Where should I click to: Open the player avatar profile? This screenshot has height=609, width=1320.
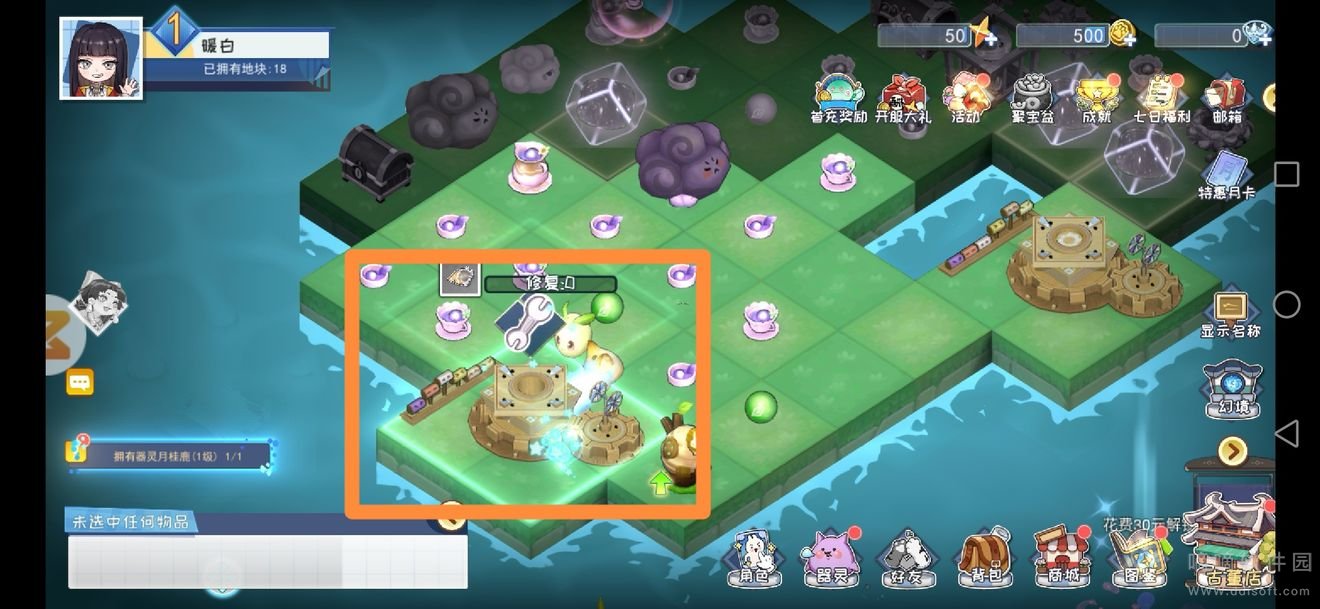click(101, 58)
